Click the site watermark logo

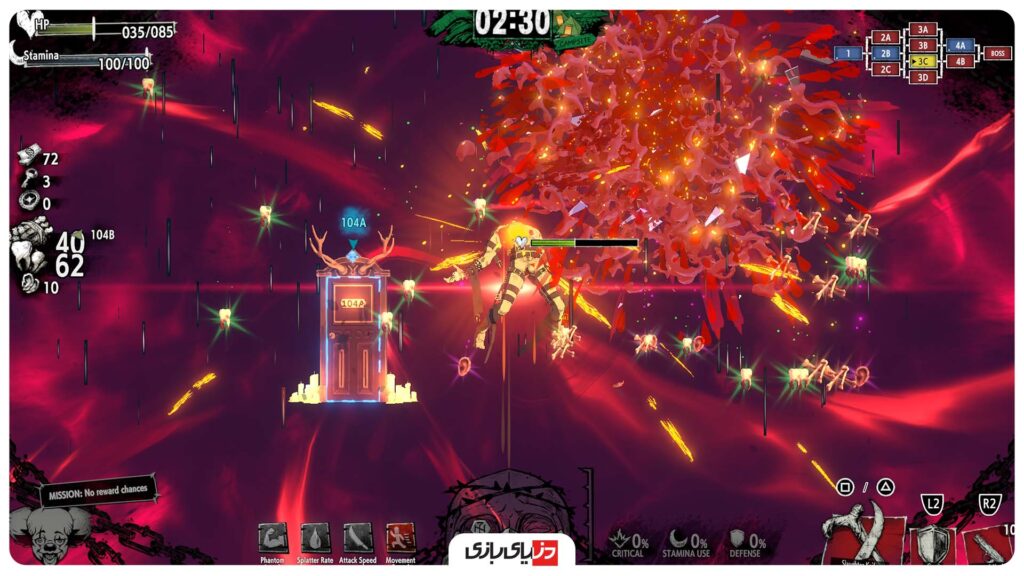(512, 549)
